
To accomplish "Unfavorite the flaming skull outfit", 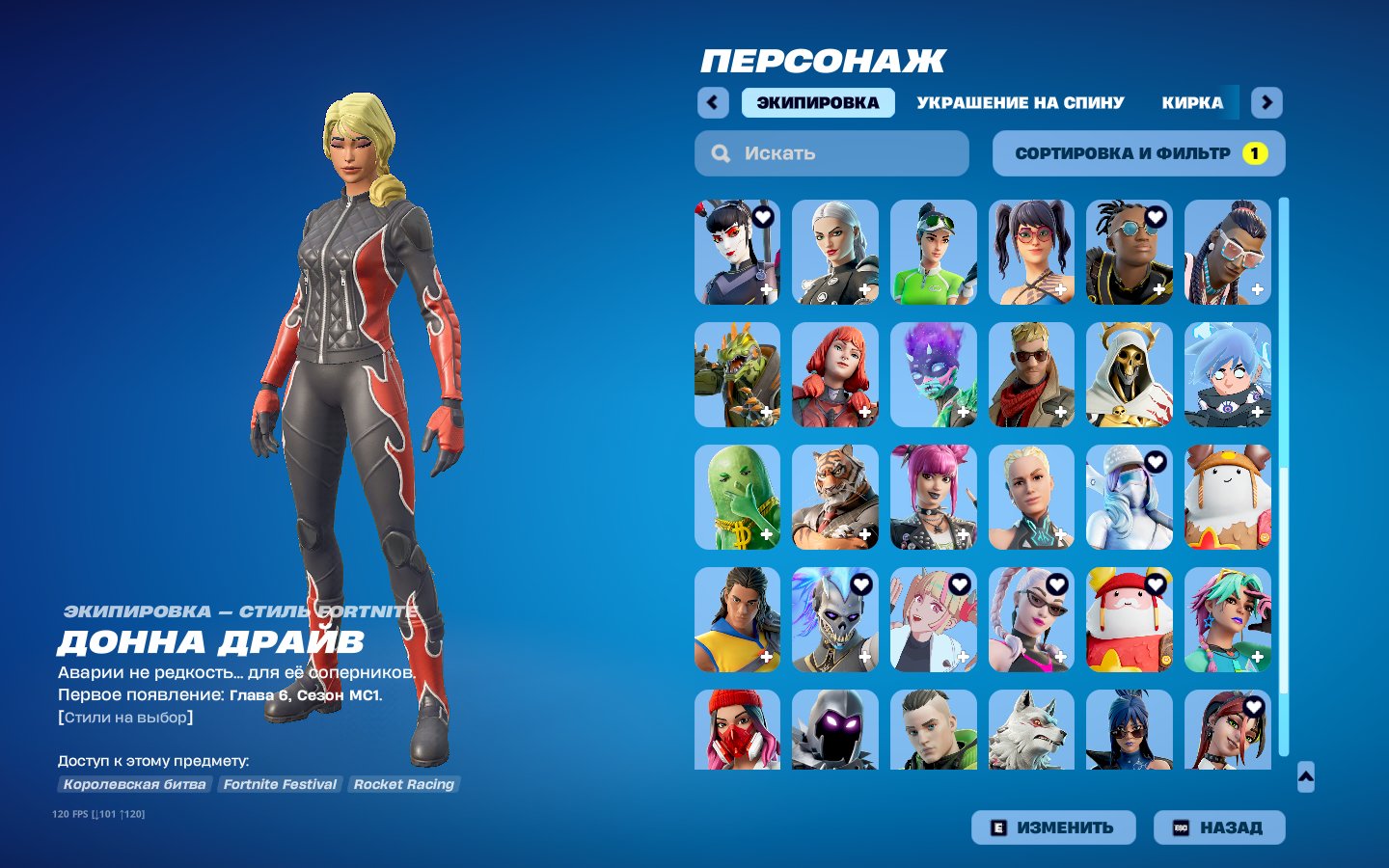I will (x=860, y=583).
